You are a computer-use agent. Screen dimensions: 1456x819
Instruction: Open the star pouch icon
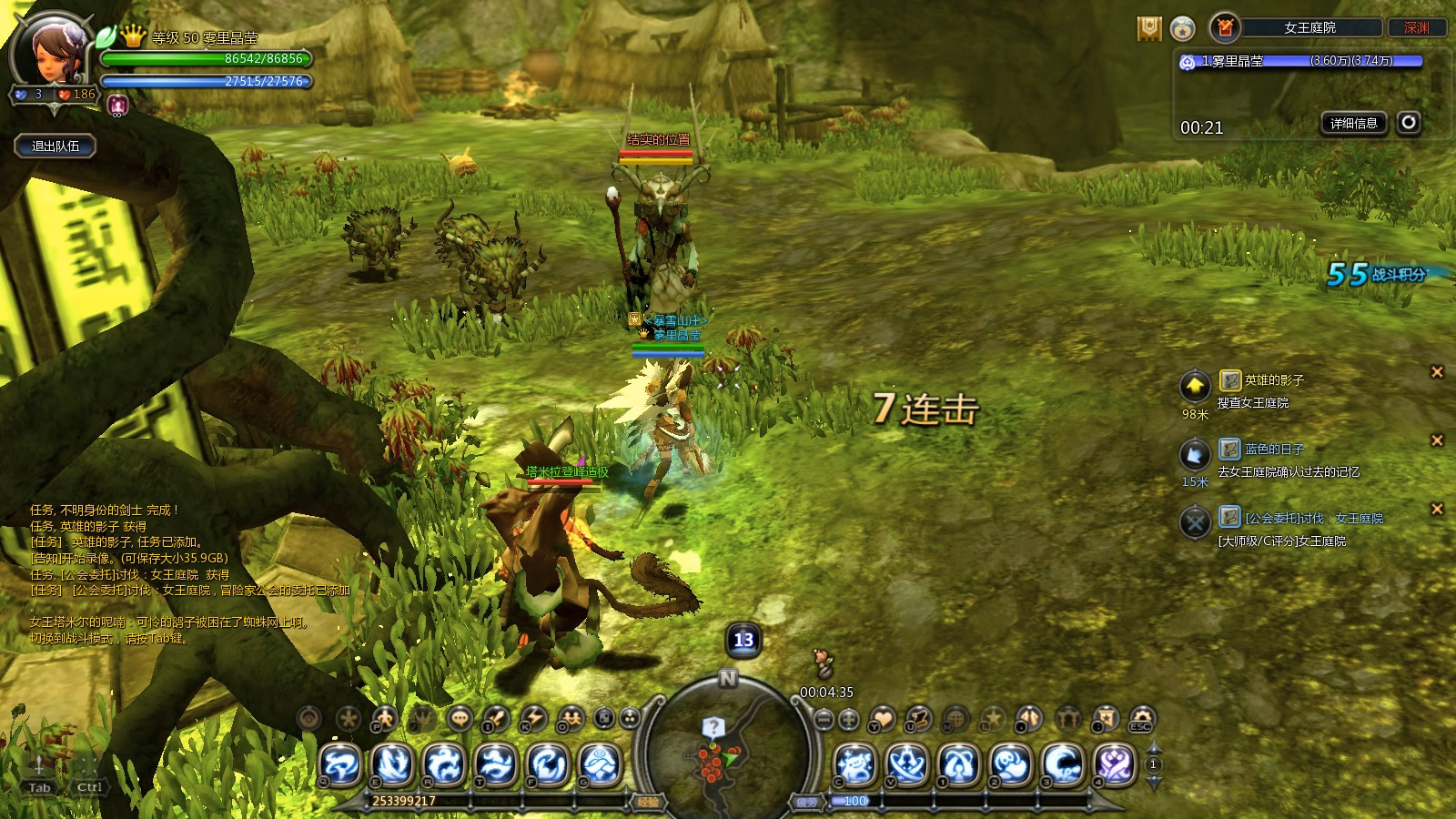pyautogui.click(x=1182, y=29)
